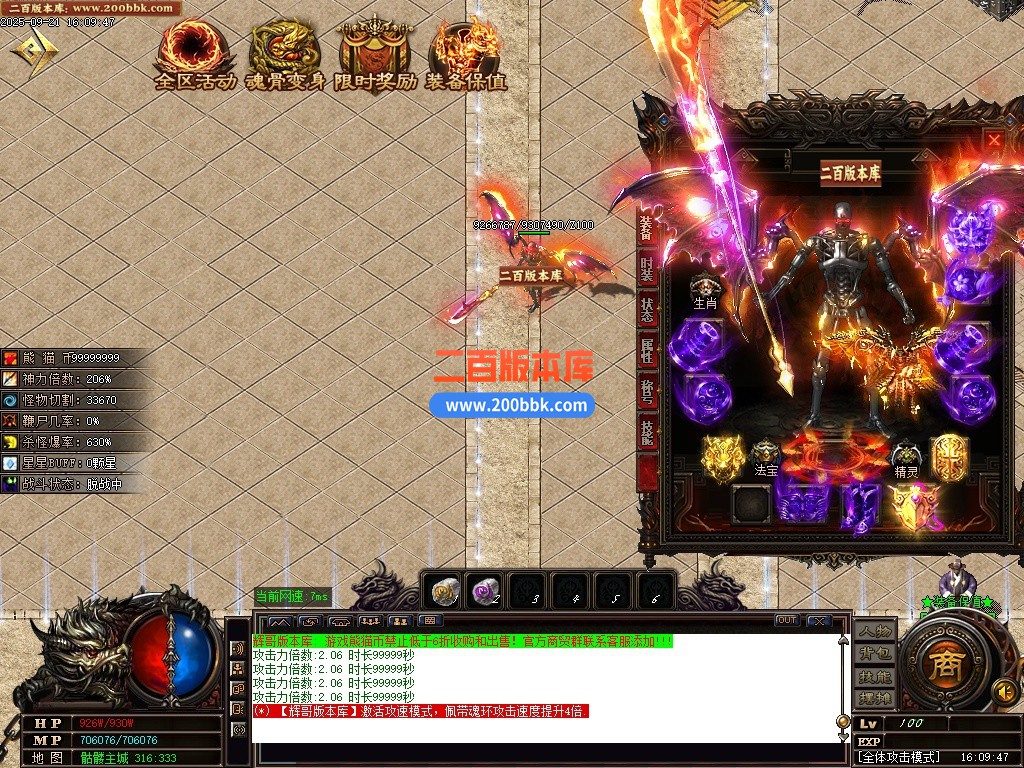Open the 背包 bag button

point(874,654)
